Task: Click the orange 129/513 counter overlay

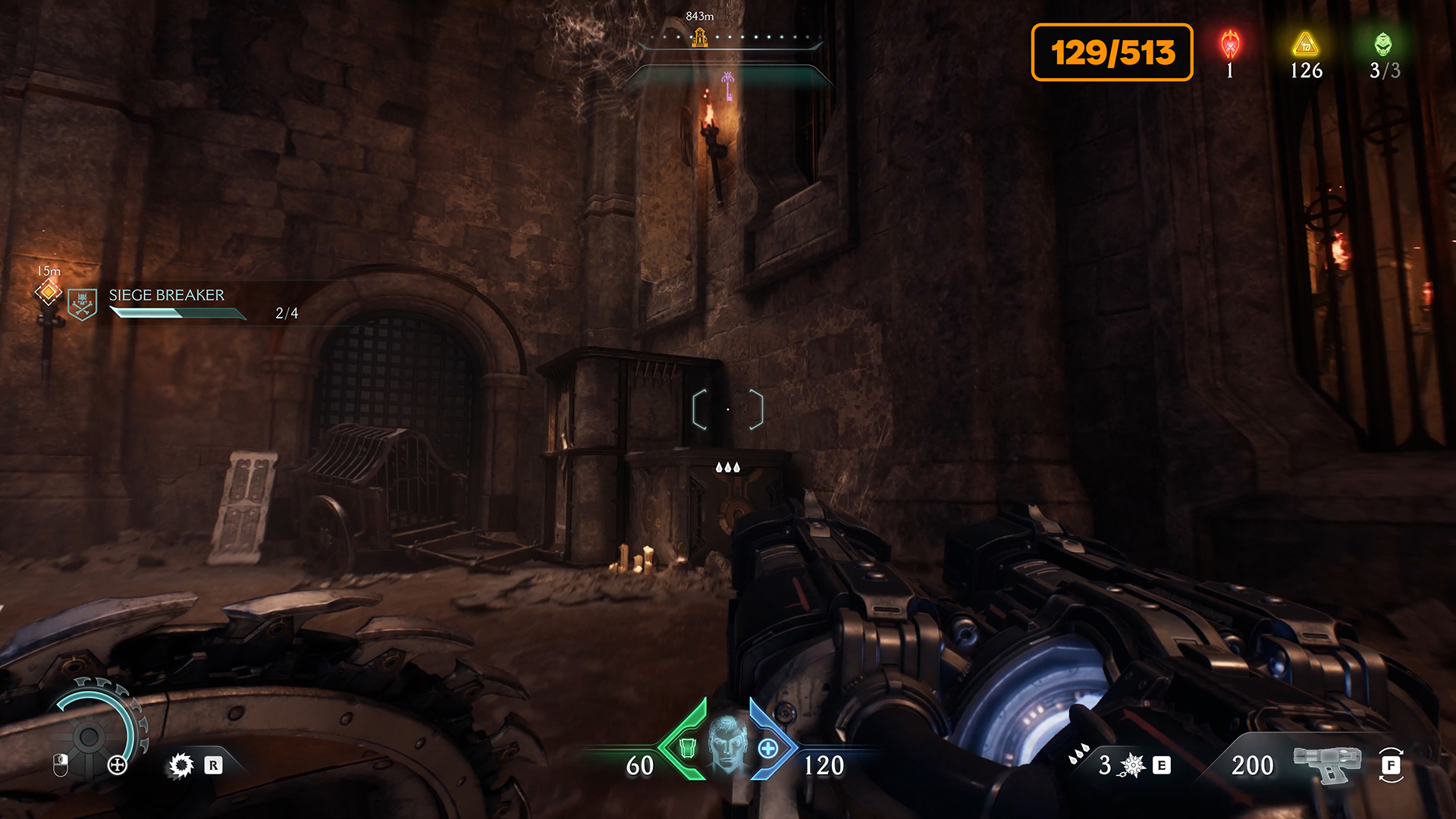Action: [x=1112, y=52]
